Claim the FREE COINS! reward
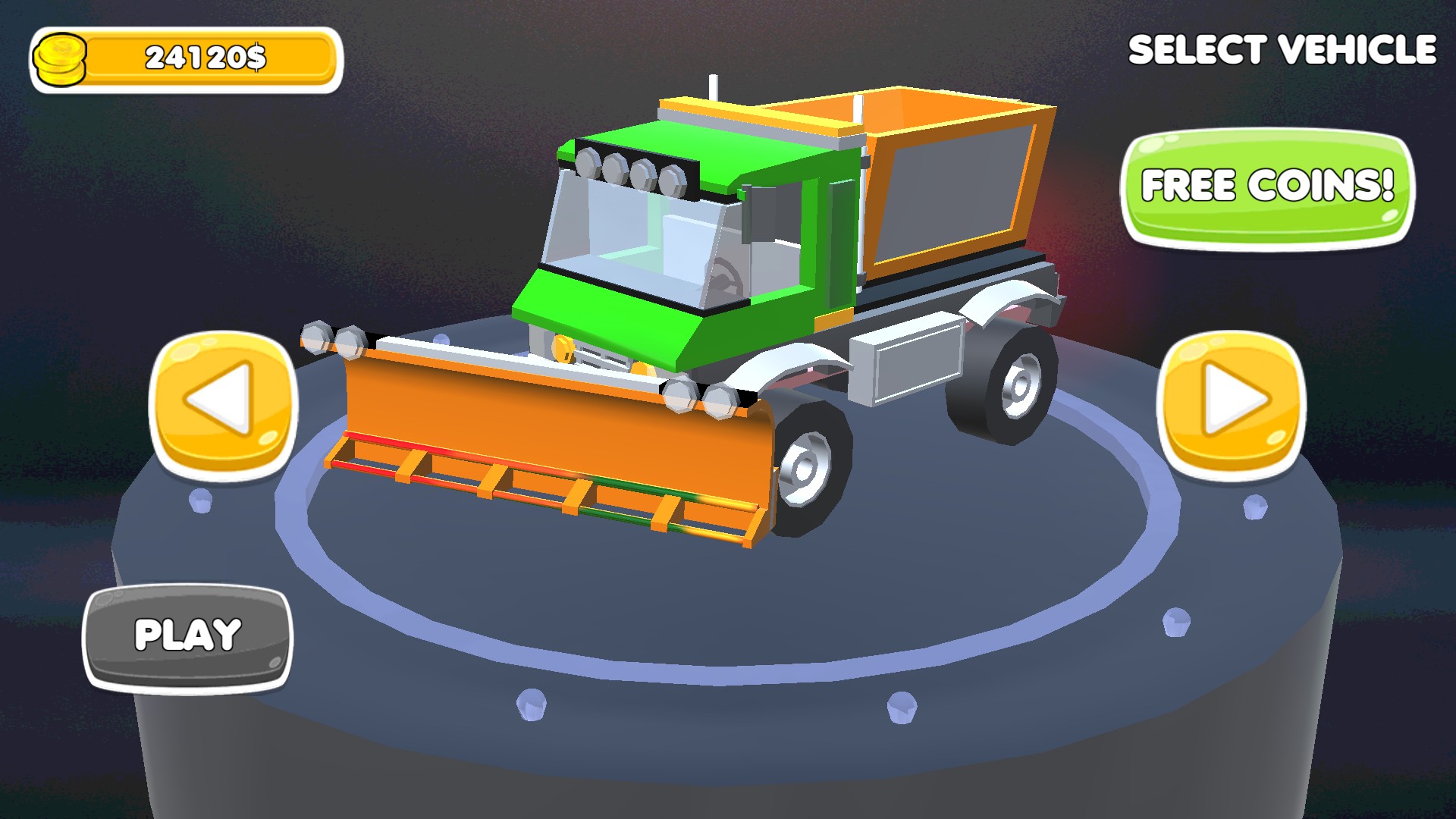 point(1267,186)
